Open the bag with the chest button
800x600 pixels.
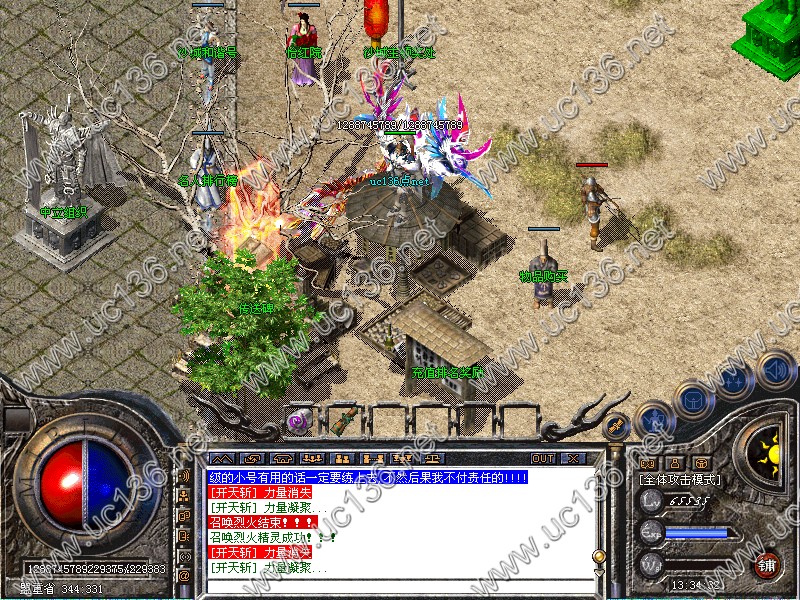click(693, 399)
